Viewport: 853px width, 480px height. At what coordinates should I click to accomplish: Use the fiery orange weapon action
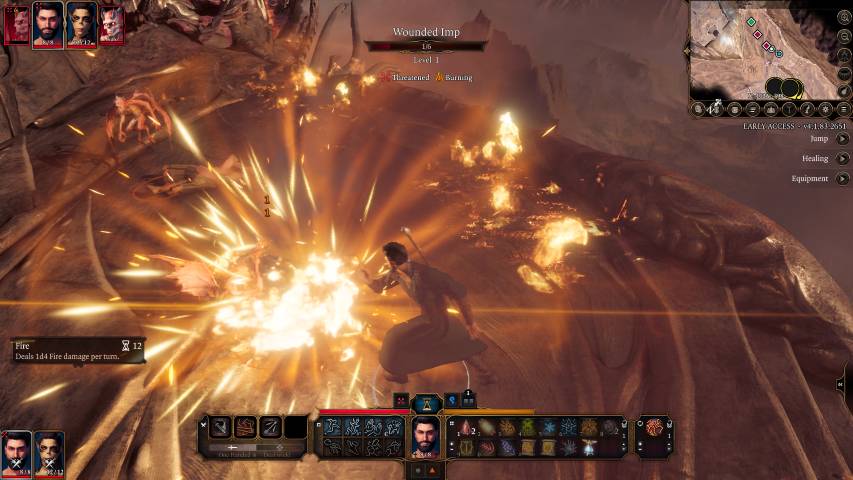[x=245, y=427]
